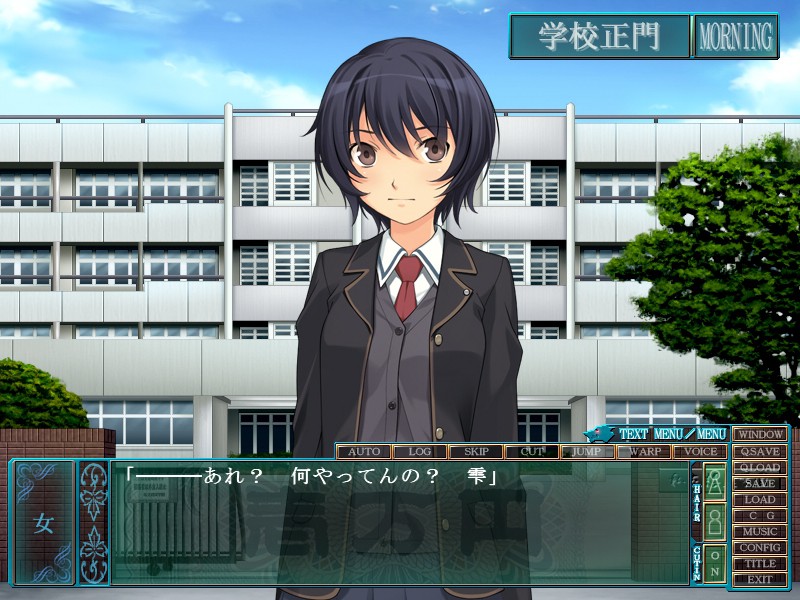The height and width of the screenshot is (600, 800).
Task: Select the upper HAIR style silhouette
Action: [715, 482]
